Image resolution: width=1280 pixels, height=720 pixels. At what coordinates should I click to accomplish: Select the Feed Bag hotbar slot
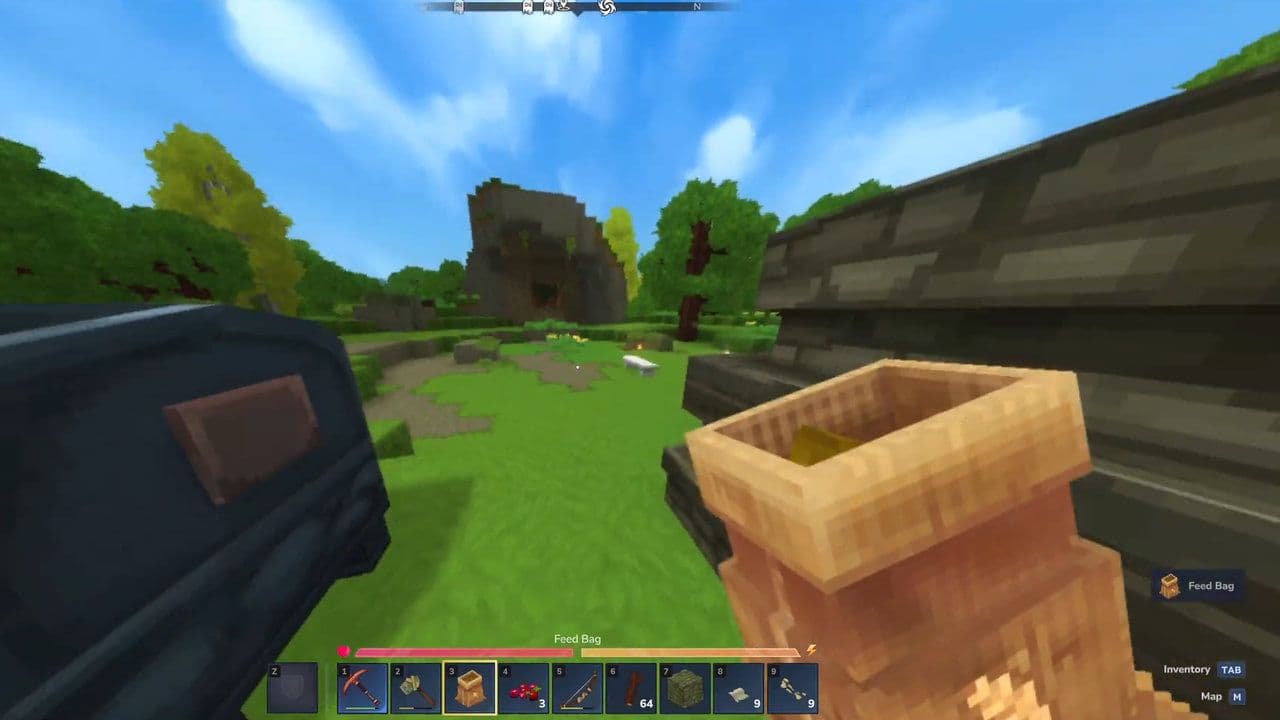[470, 688]
